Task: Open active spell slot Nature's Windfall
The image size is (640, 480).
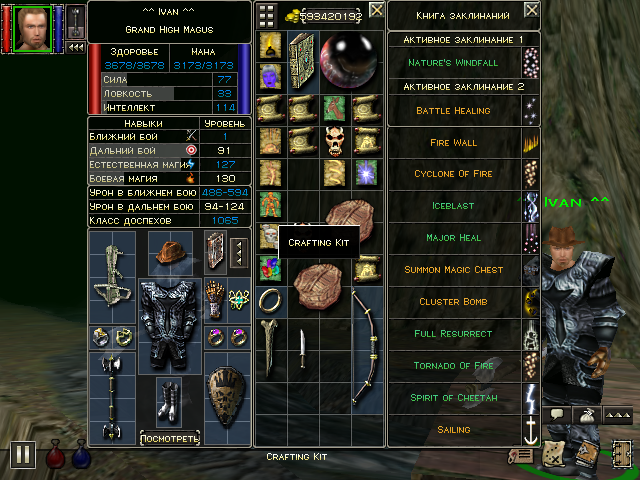Action: (x=453, y=63)
